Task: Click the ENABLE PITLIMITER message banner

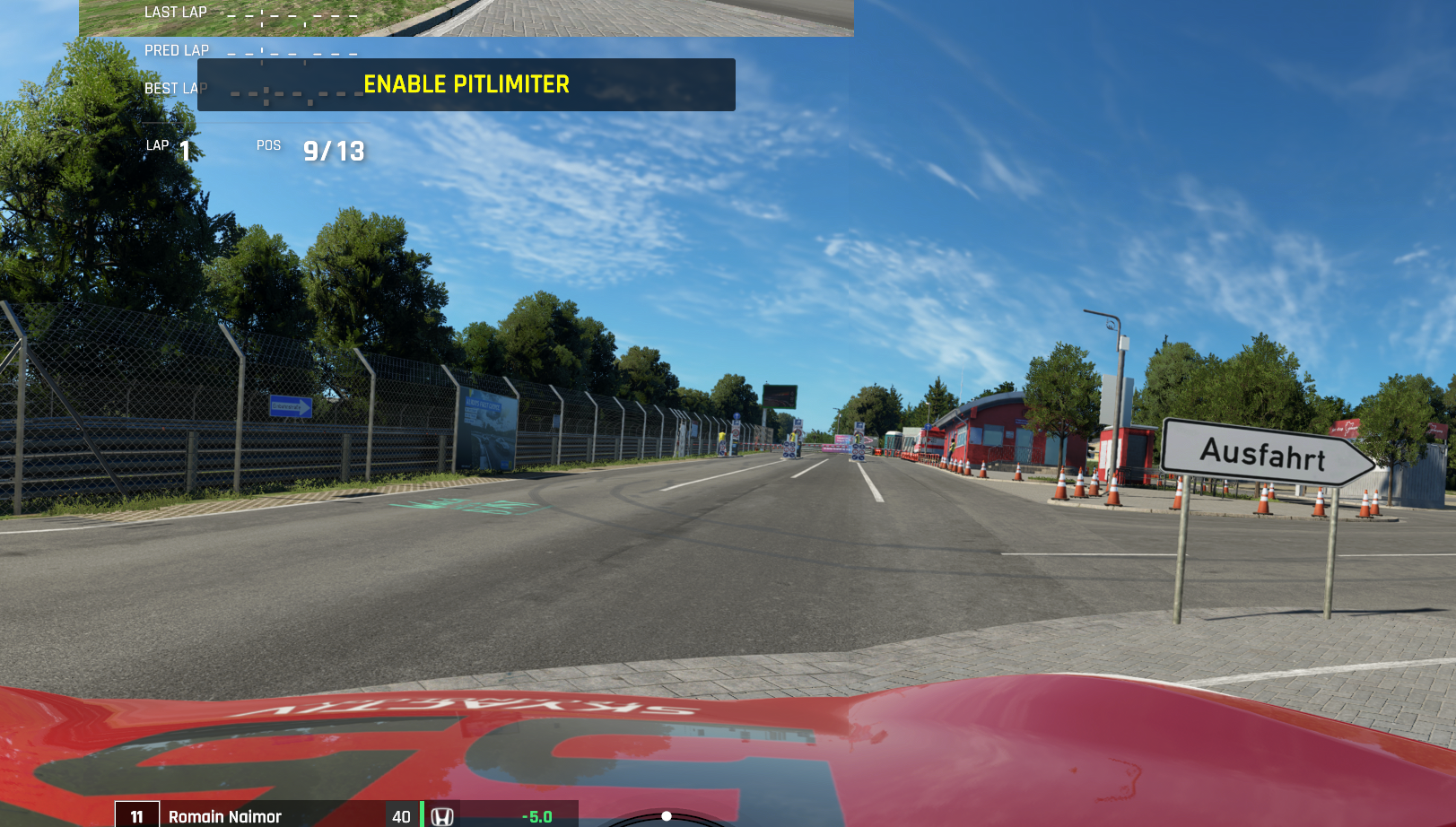Action: 466,84
